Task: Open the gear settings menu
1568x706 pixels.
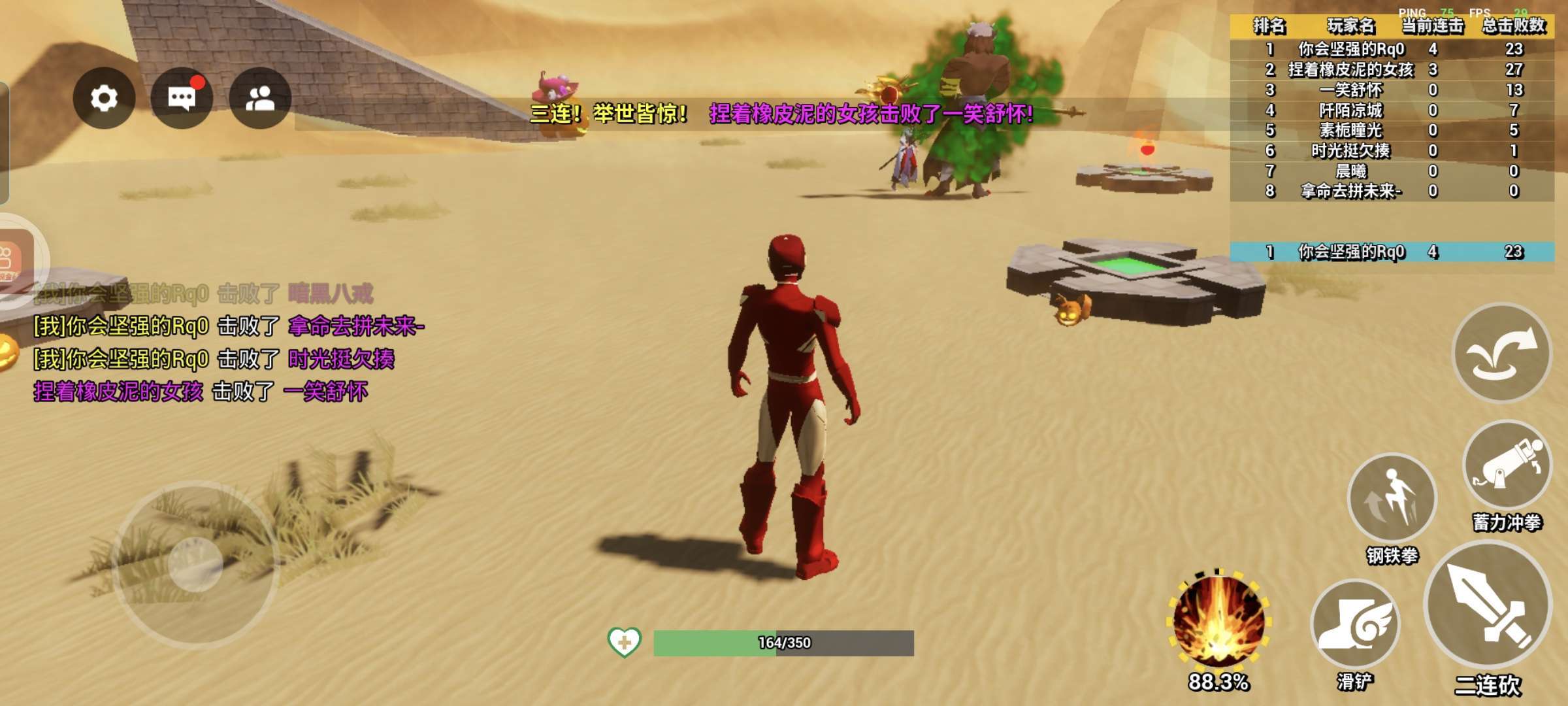Action: (x=104, y=98)
